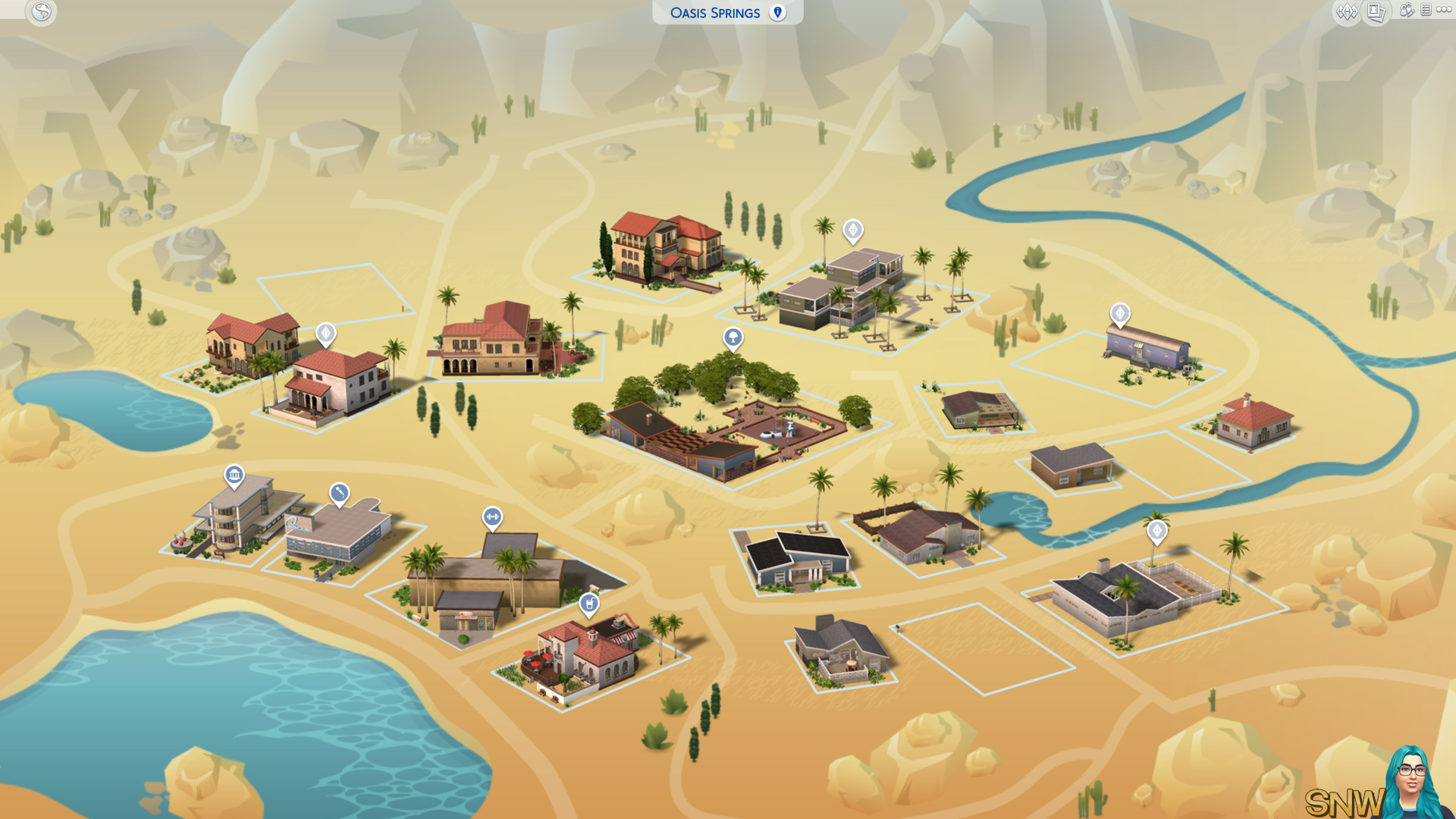Select the park tree map marker
This screenshot has height=819, width=1456.
tap(733, 337)
